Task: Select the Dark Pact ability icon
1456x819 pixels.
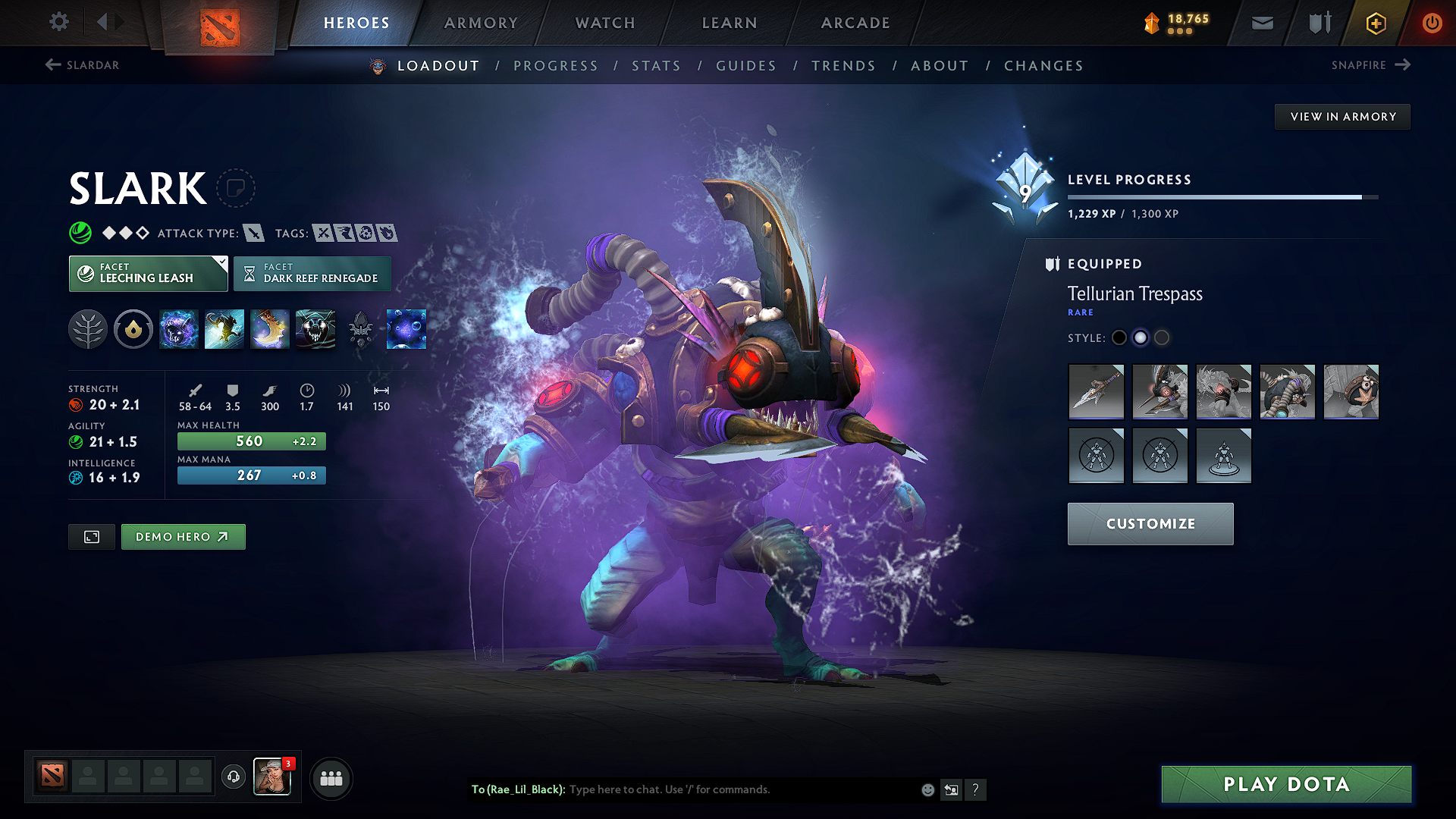Action: tap(179, 329)
